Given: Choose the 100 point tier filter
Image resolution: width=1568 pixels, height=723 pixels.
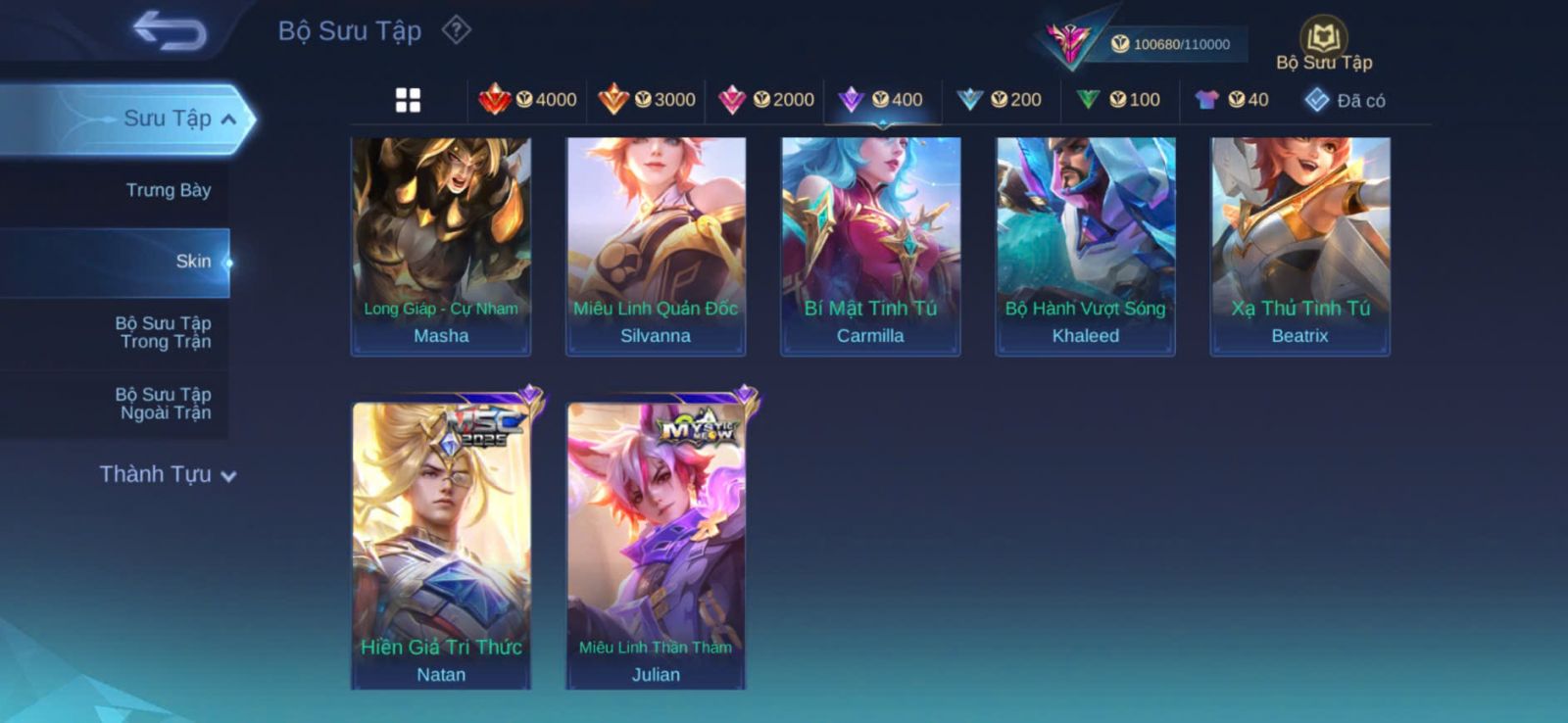Looking at the screenshot, I should (x=1119, y=100).
